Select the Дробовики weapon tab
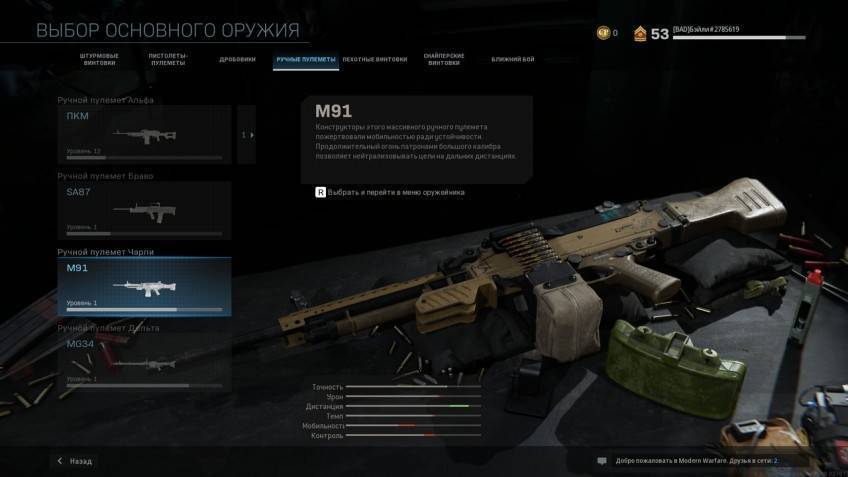The image size is (848, 477). [x=238, y=59]
